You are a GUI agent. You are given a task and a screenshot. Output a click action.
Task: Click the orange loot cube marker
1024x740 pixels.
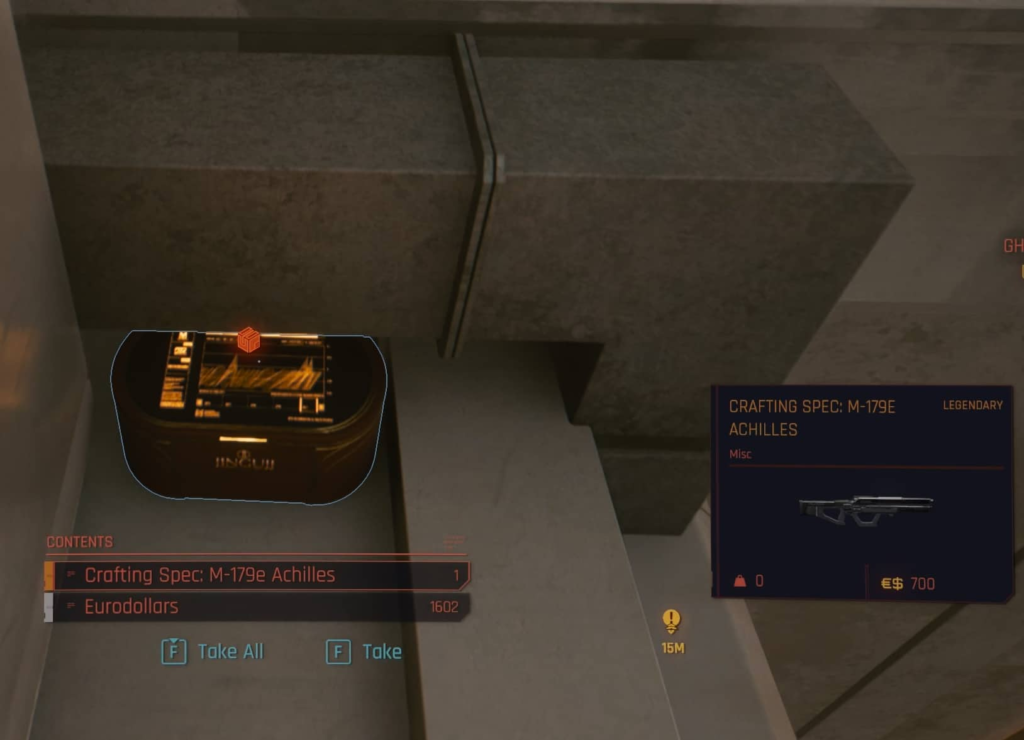(x=249, y=340)
